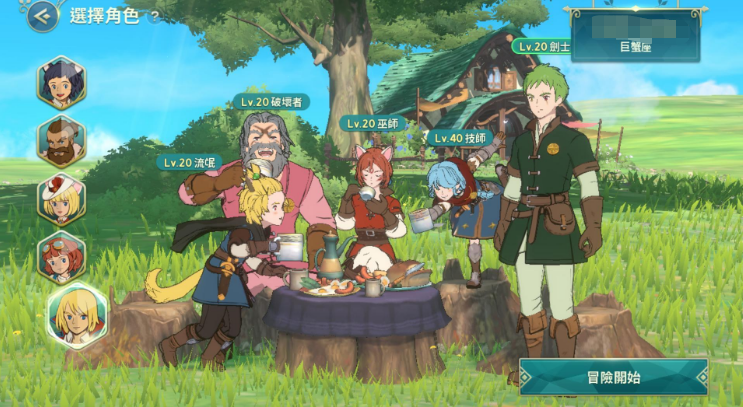
Task: Choose the blond boy character portrait
Action: pos(76,315)
